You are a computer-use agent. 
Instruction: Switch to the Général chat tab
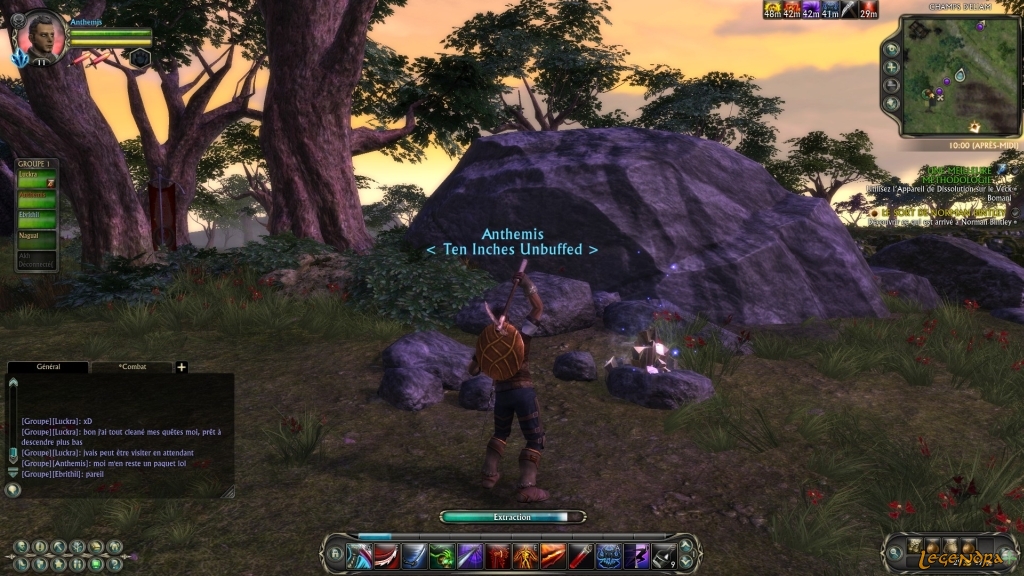tap(48, 367)
